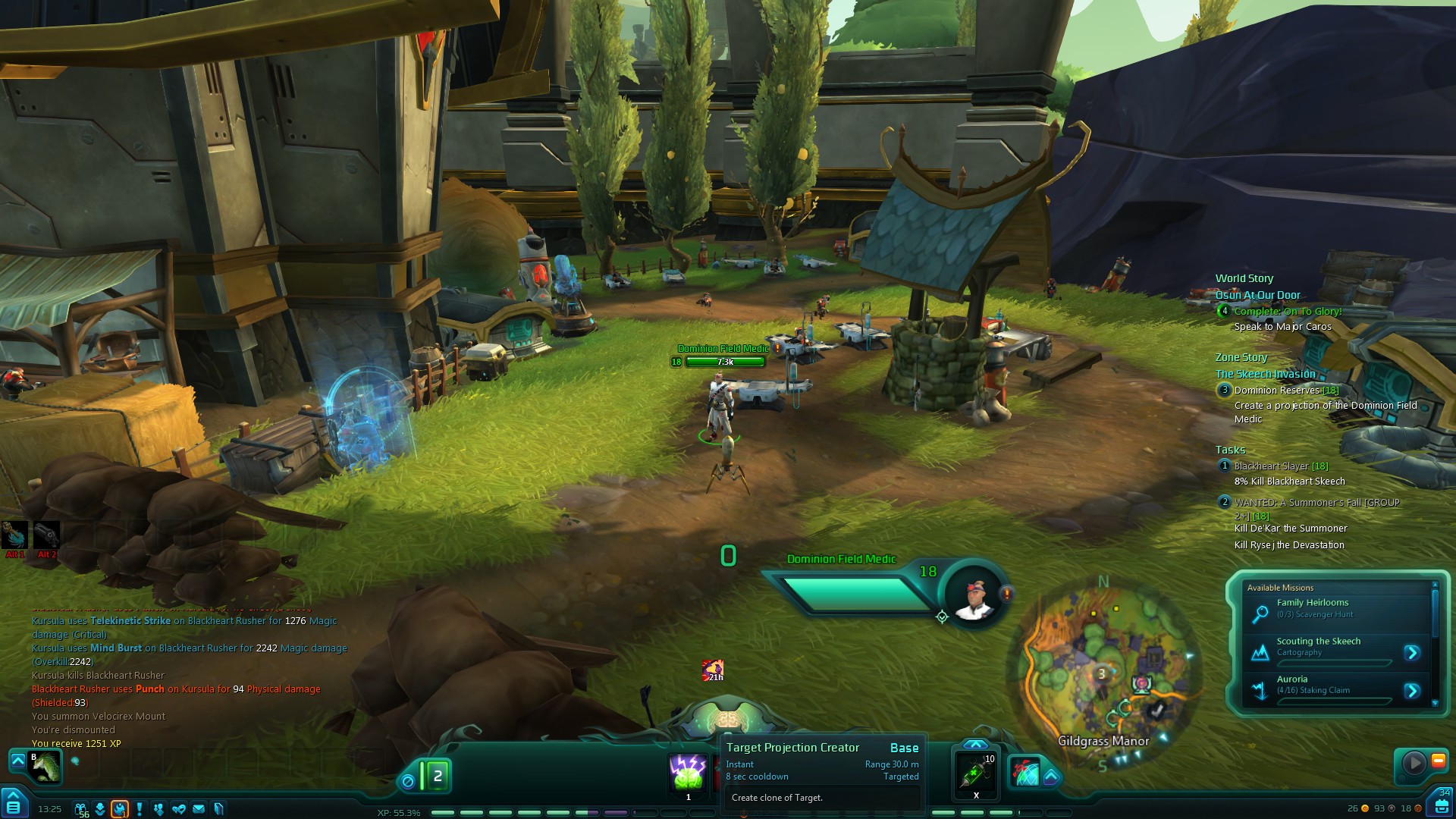Screen dimensions: 1456x819
Task: Toggle the green number 2 stance button
Action: tap(437, 777)
